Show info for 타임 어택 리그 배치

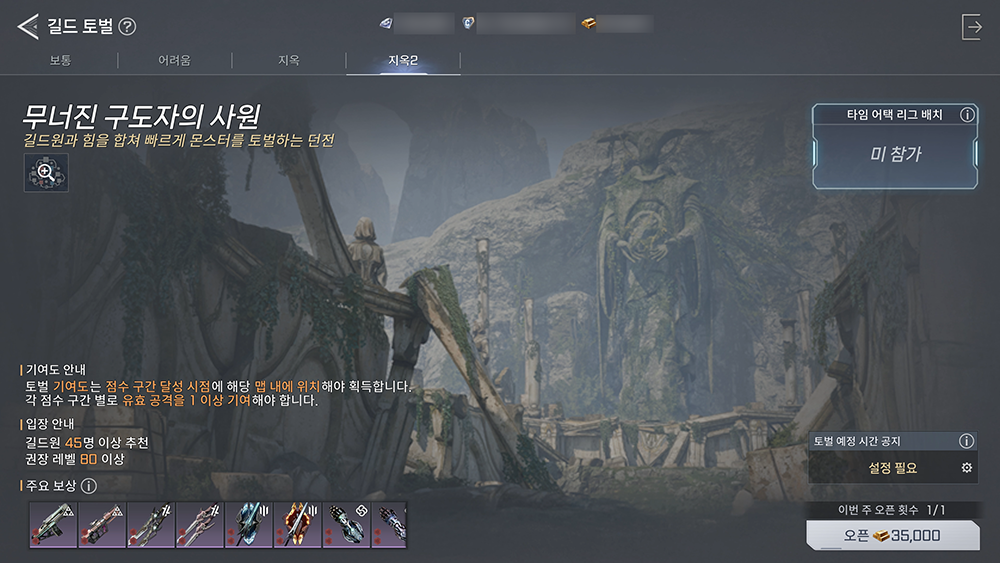pos(966,115)
